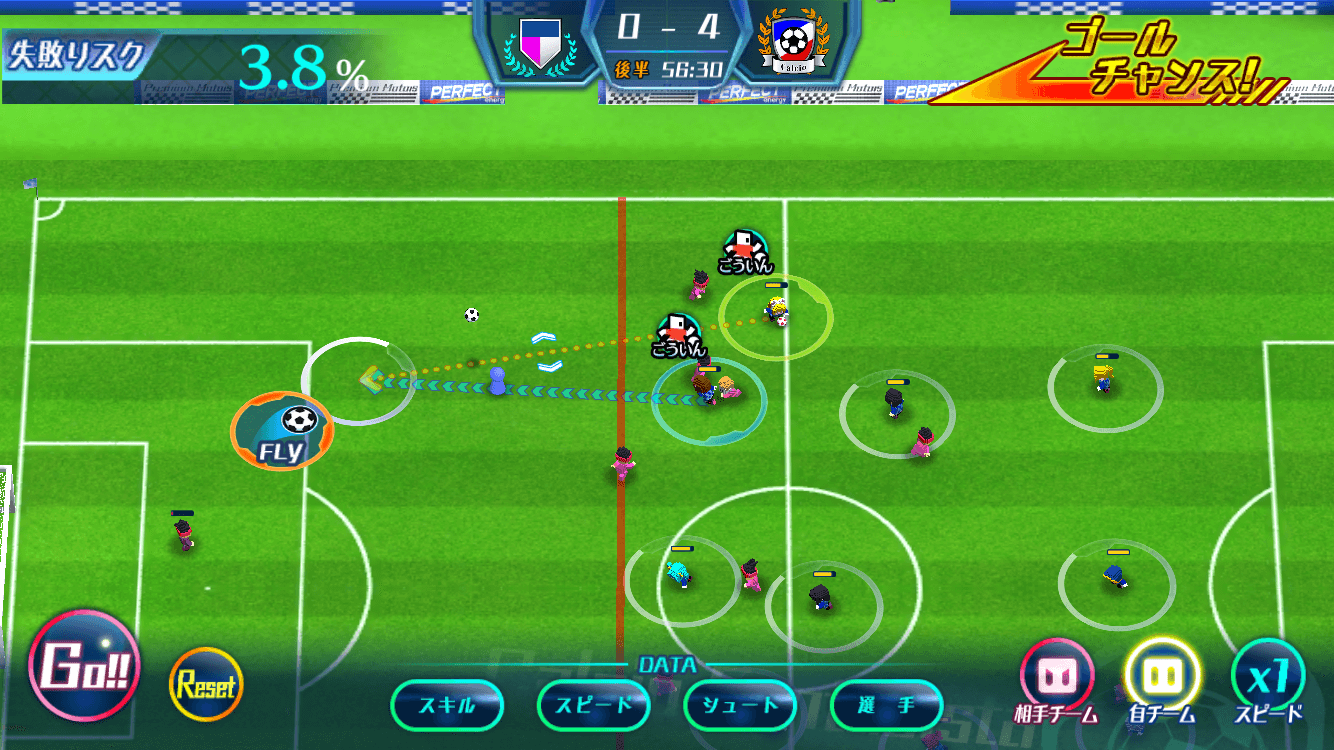Screen dimensions: 1334x750
Task: Show the 選手 data overlay
Action: click(886, 705)
